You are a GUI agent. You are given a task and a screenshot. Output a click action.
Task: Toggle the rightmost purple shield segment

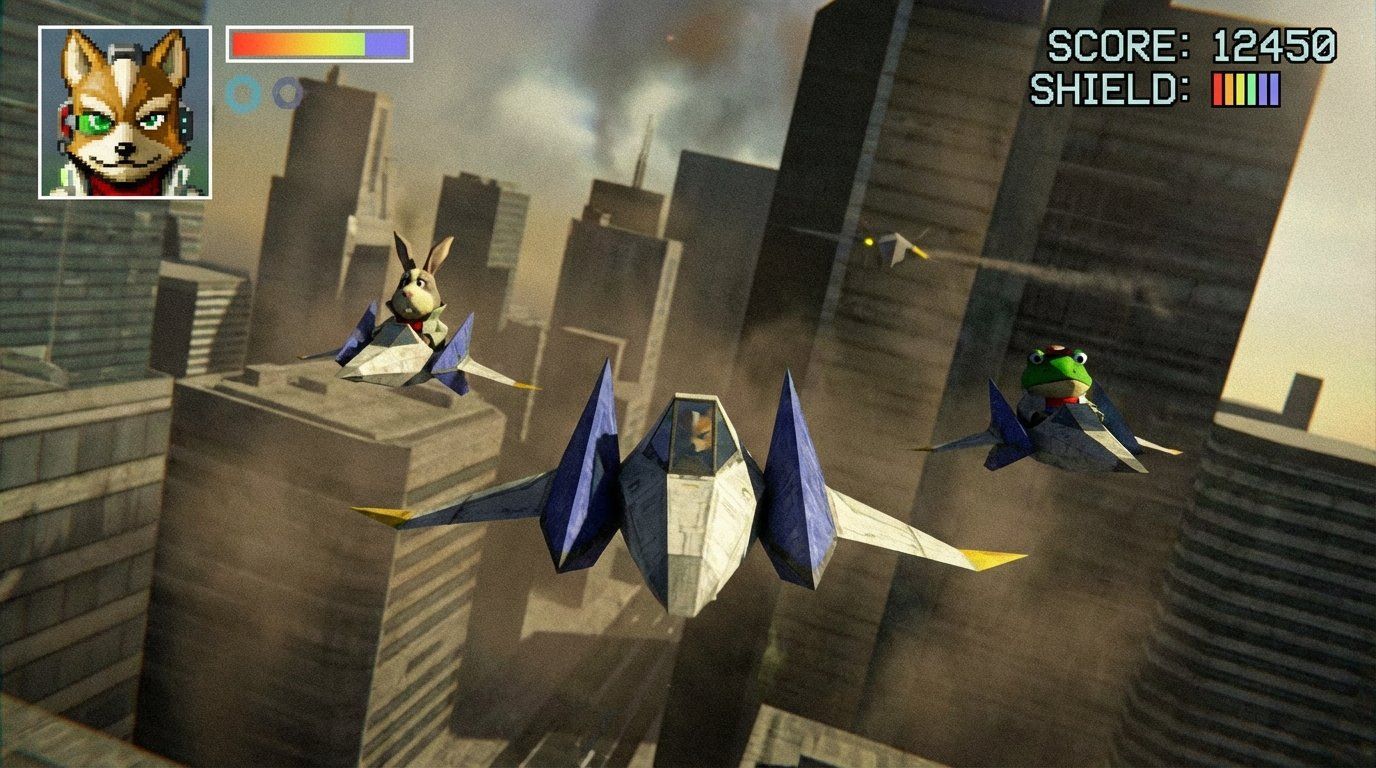coord(1272,88)
